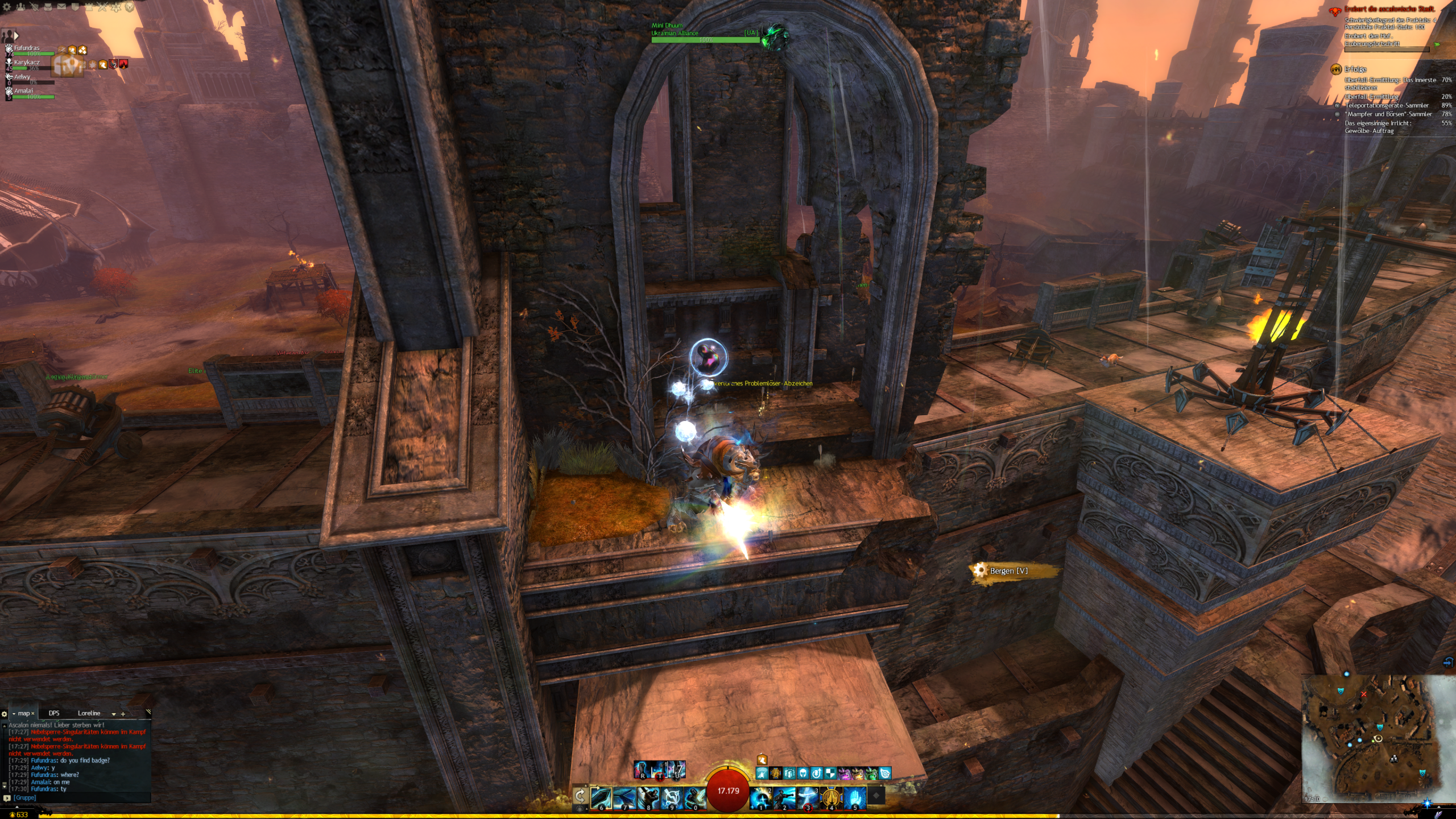The height and width of the screenshot is (819, 1456).
Task: Open chat options gear icon
Action: pos(5,714)
